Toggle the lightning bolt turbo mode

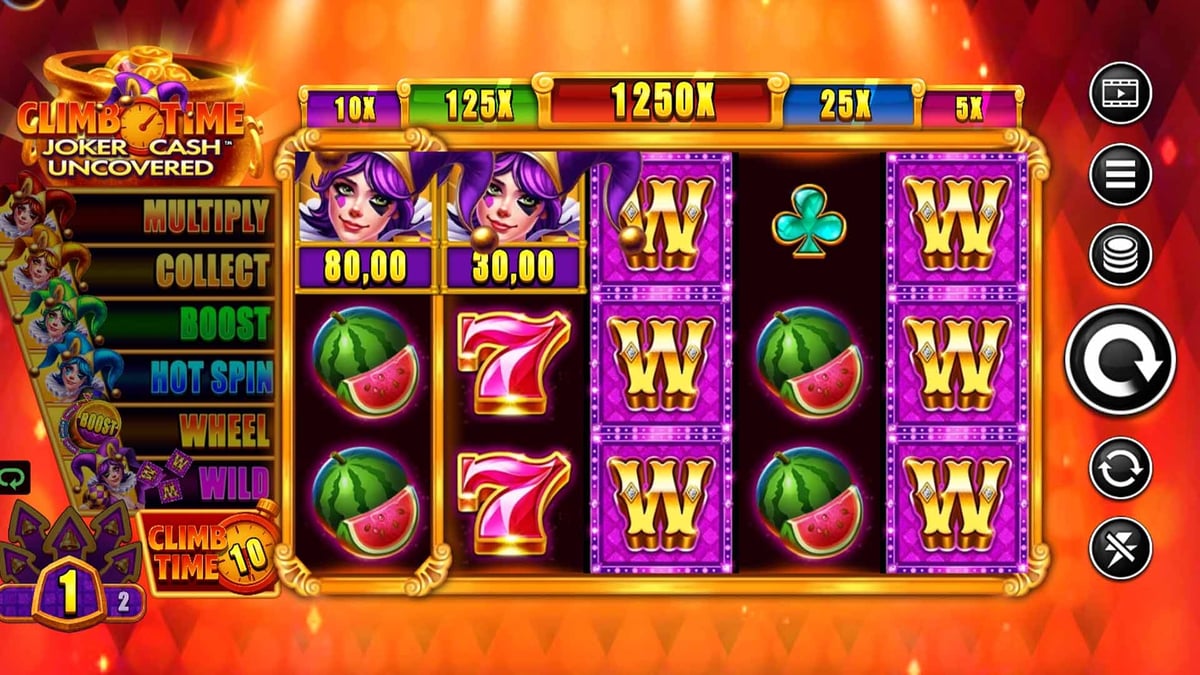1120,547
